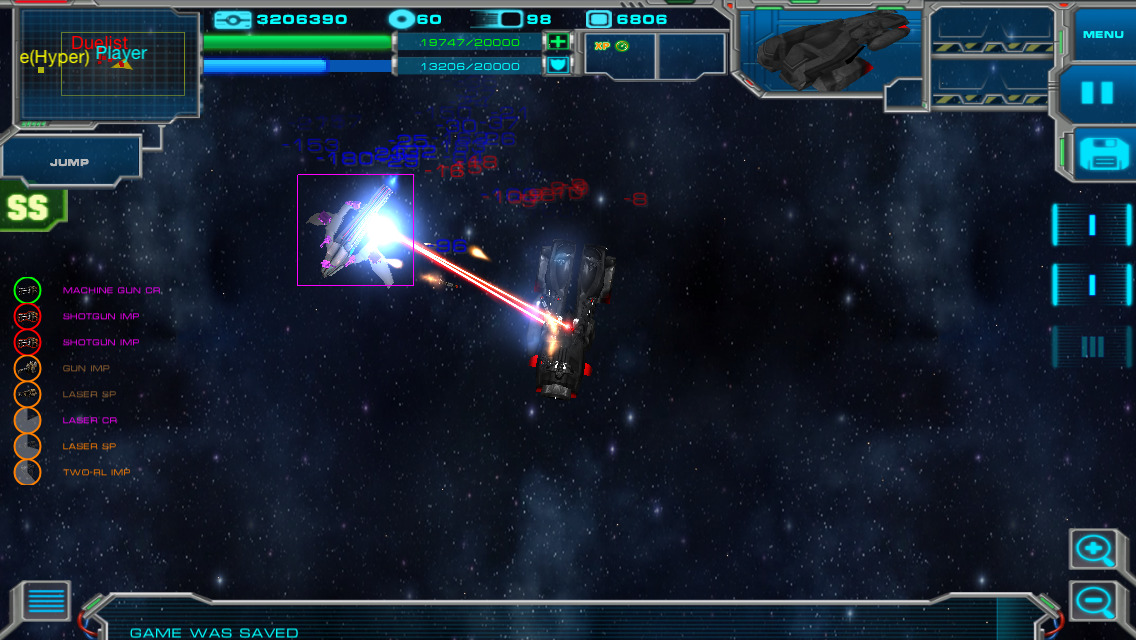Image resolution: width=1136 pixels, height=640 pixels.
Task: Pause the game
Action: tap(1097, 93)
